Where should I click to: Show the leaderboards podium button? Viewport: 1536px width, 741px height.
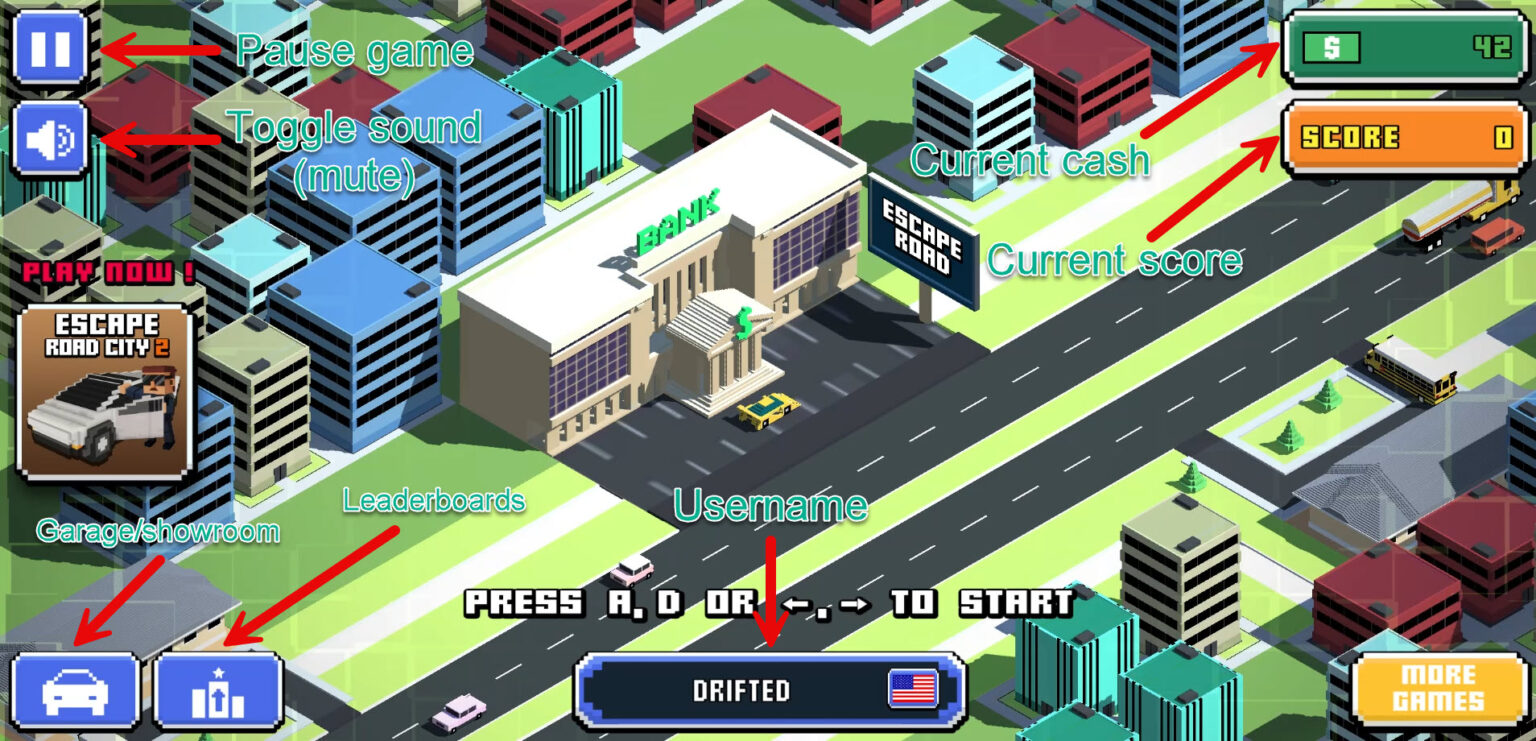[218, 691]
